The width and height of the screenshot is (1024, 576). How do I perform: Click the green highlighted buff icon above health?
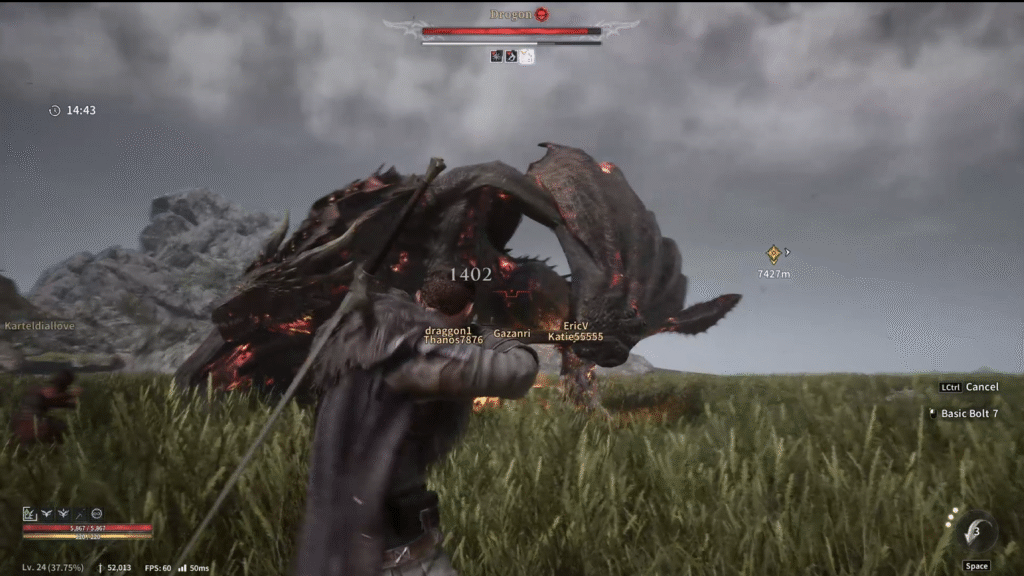click(x=30, y=513)
